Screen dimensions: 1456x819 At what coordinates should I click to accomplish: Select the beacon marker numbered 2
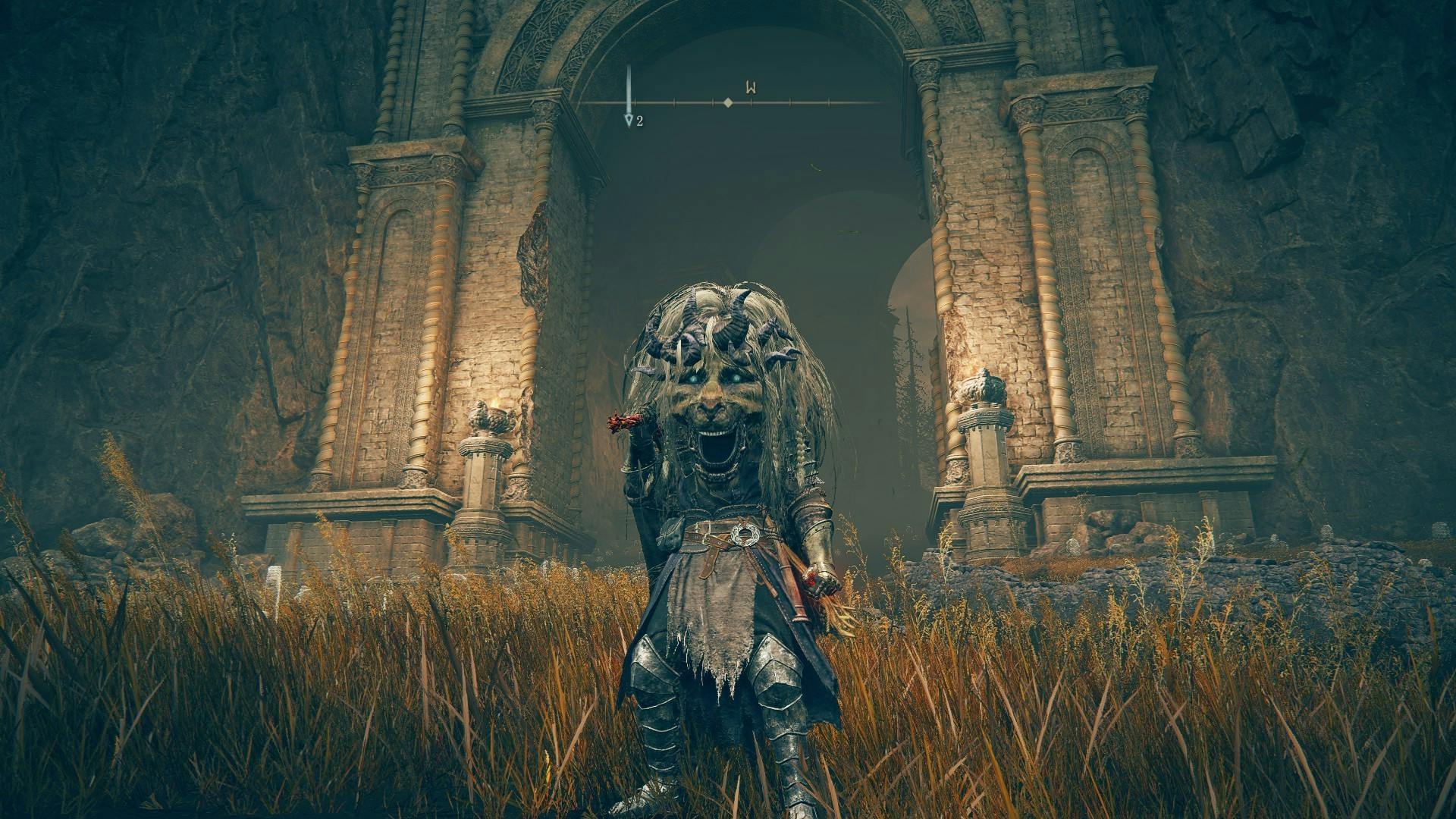(x=629, y=120)
